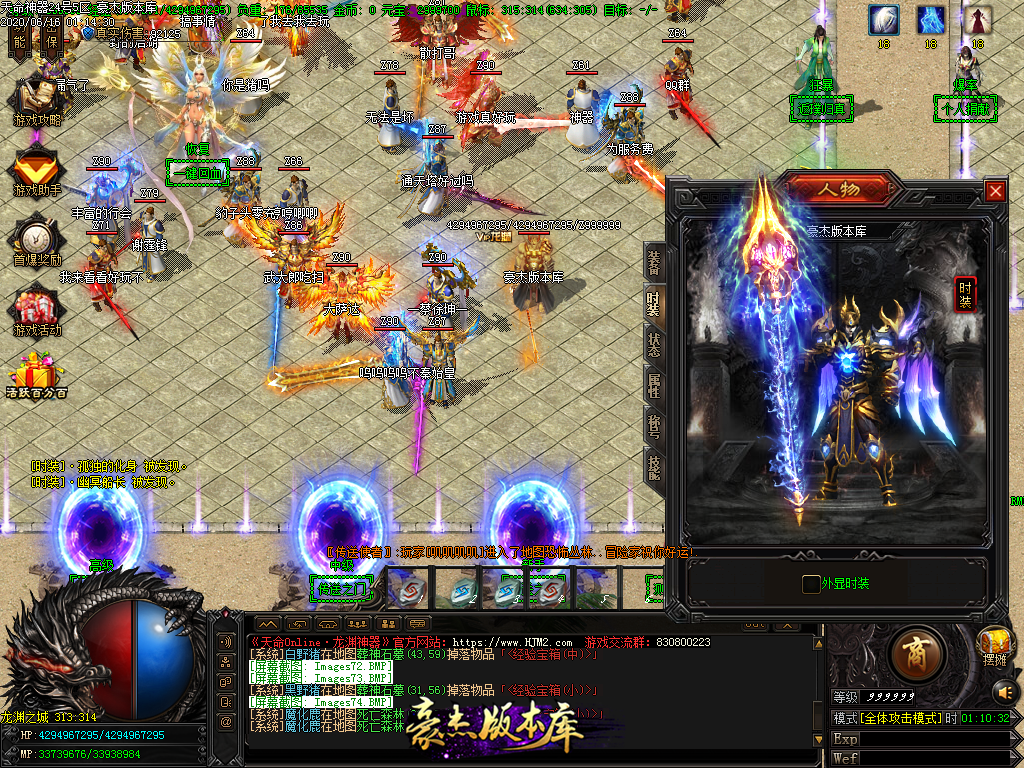Select the red robed figure buff icon
This screenshot has width=1024, height=768.
coord(978,19)
